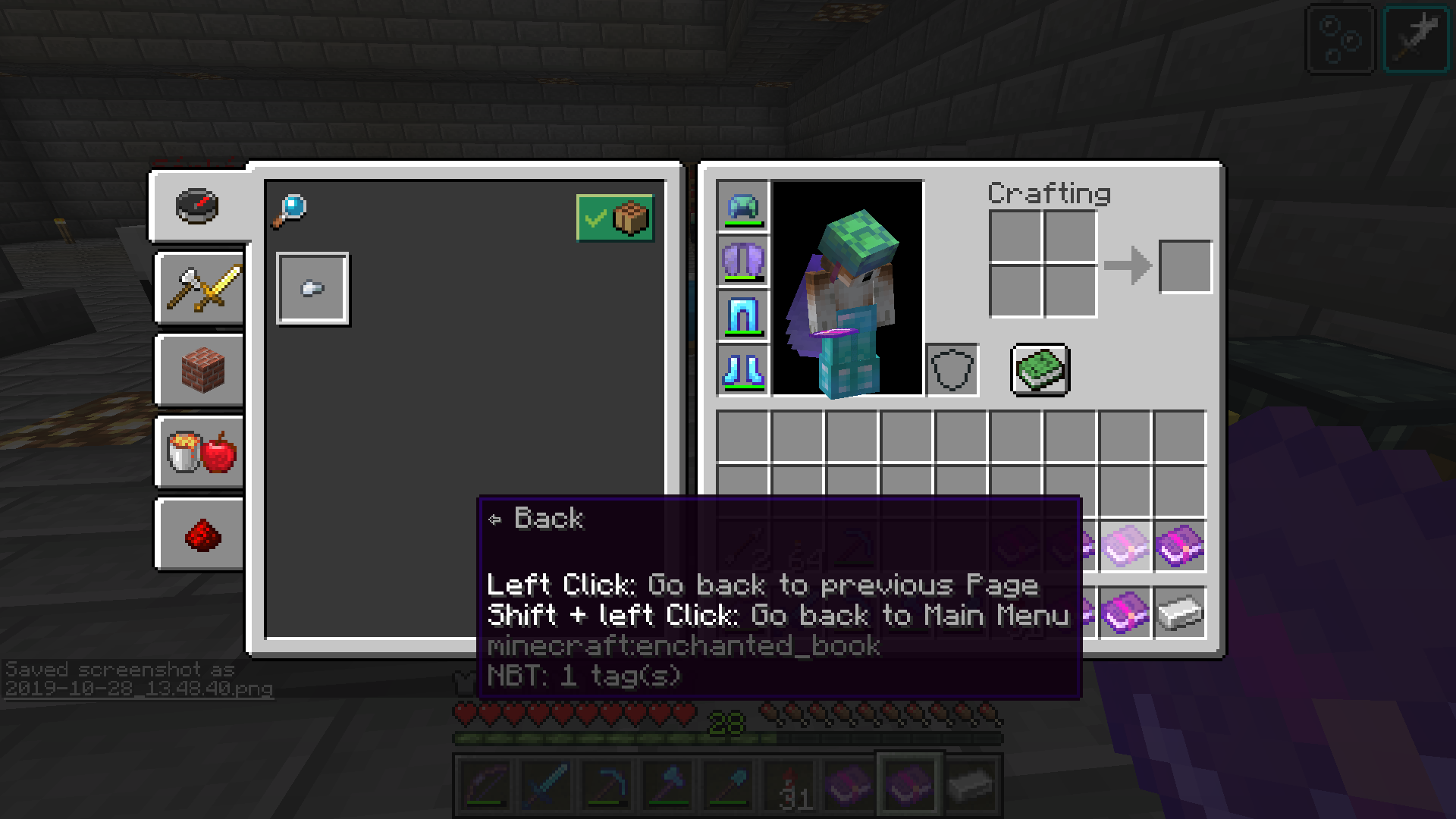Open the food category tab with bucket and apple

pyautogui.click(x=199, y=453)
